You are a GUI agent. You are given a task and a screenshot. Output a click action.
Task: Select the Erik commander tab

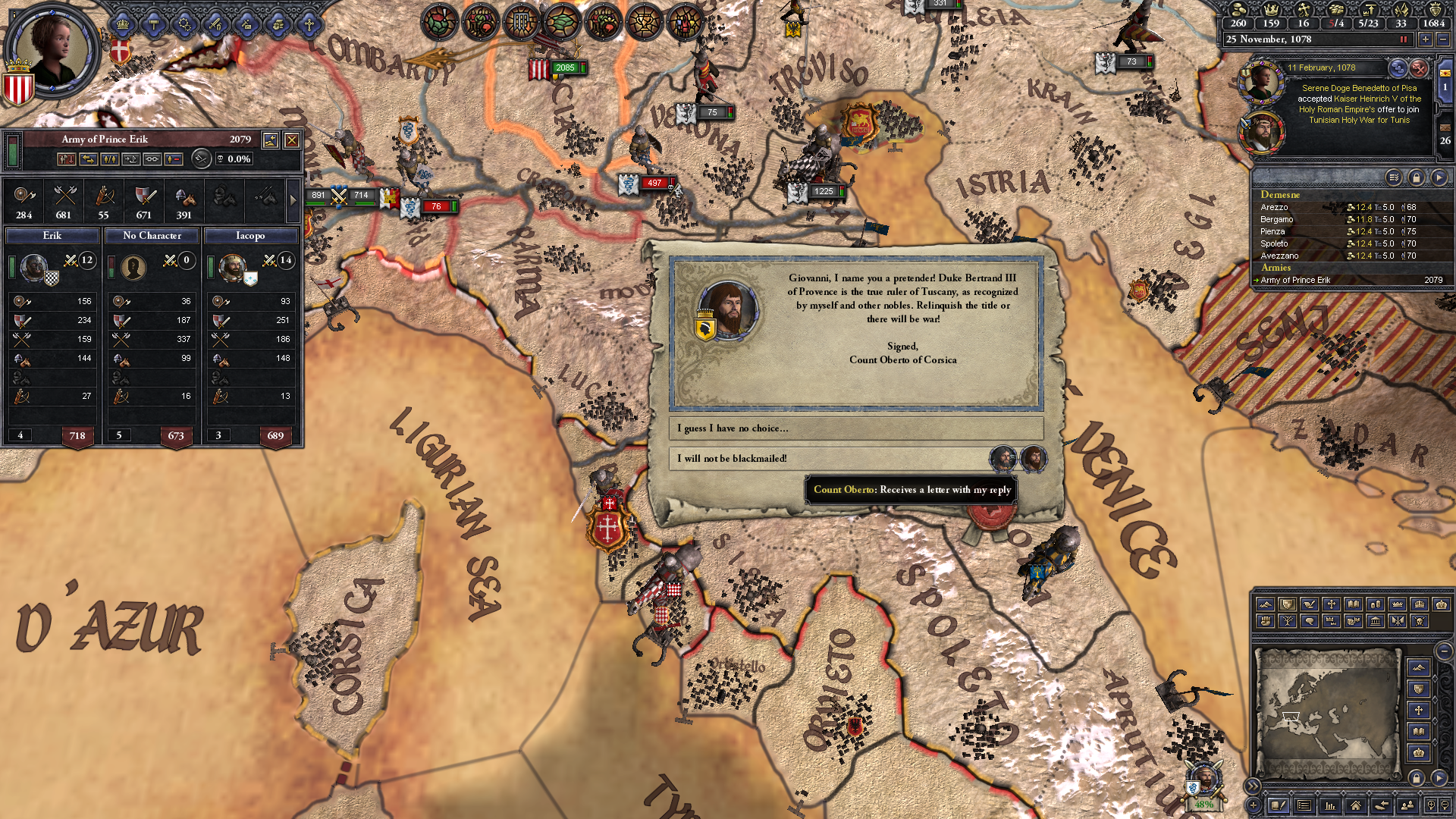[x=51, y=236]
